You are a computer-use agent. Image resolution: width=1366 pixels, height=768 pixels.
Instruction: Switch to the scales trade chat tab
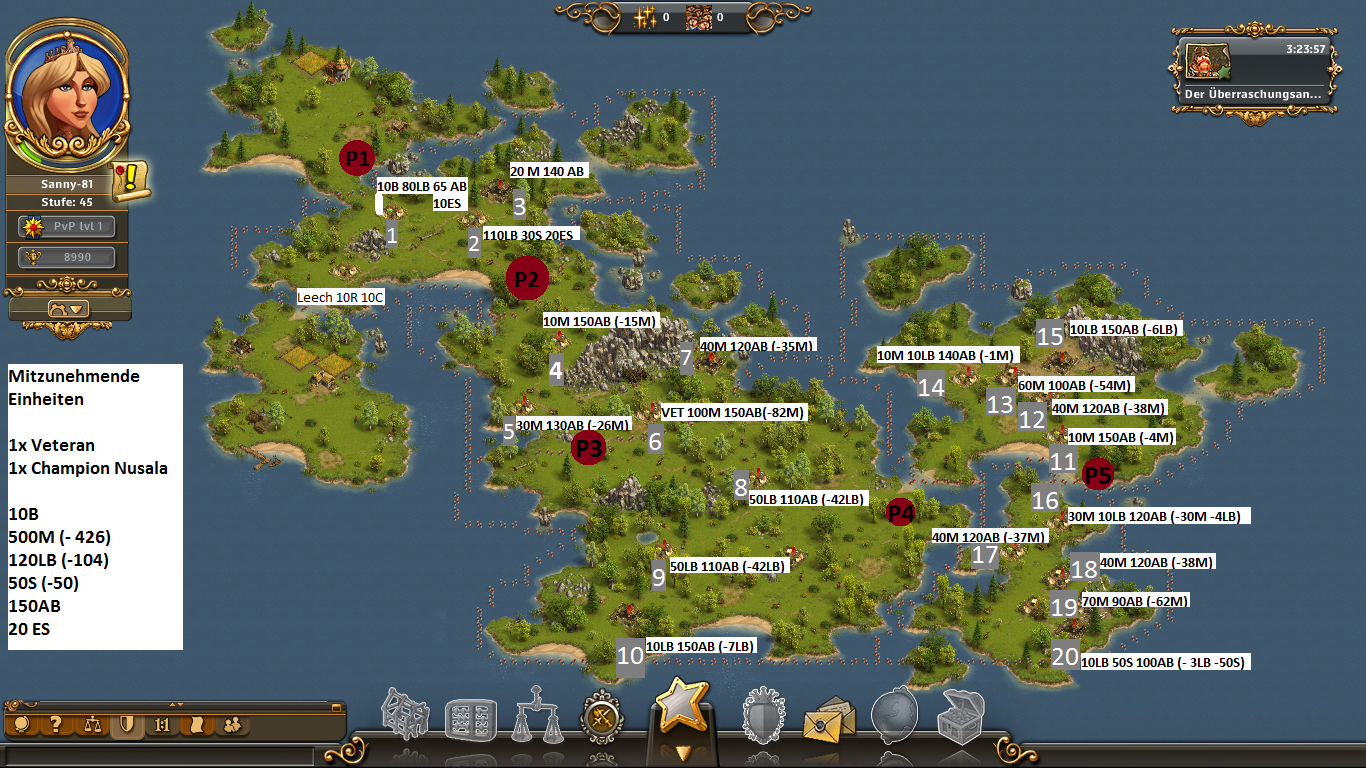pyautogui.click(x=92, y=725)
